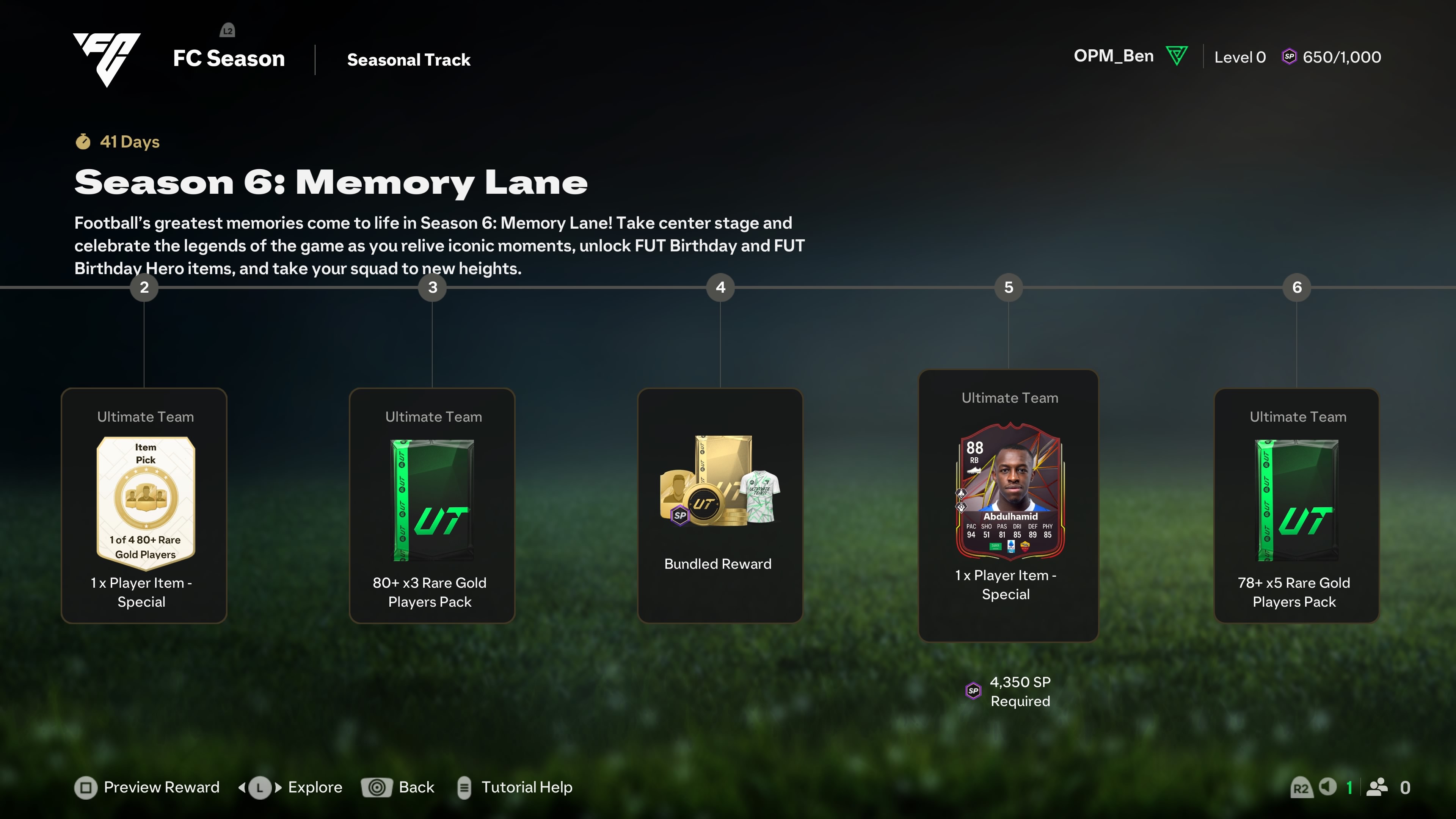Click the Preview Reward option
The width and height of the screenshot is (1456, 819).
click(147, 787)
